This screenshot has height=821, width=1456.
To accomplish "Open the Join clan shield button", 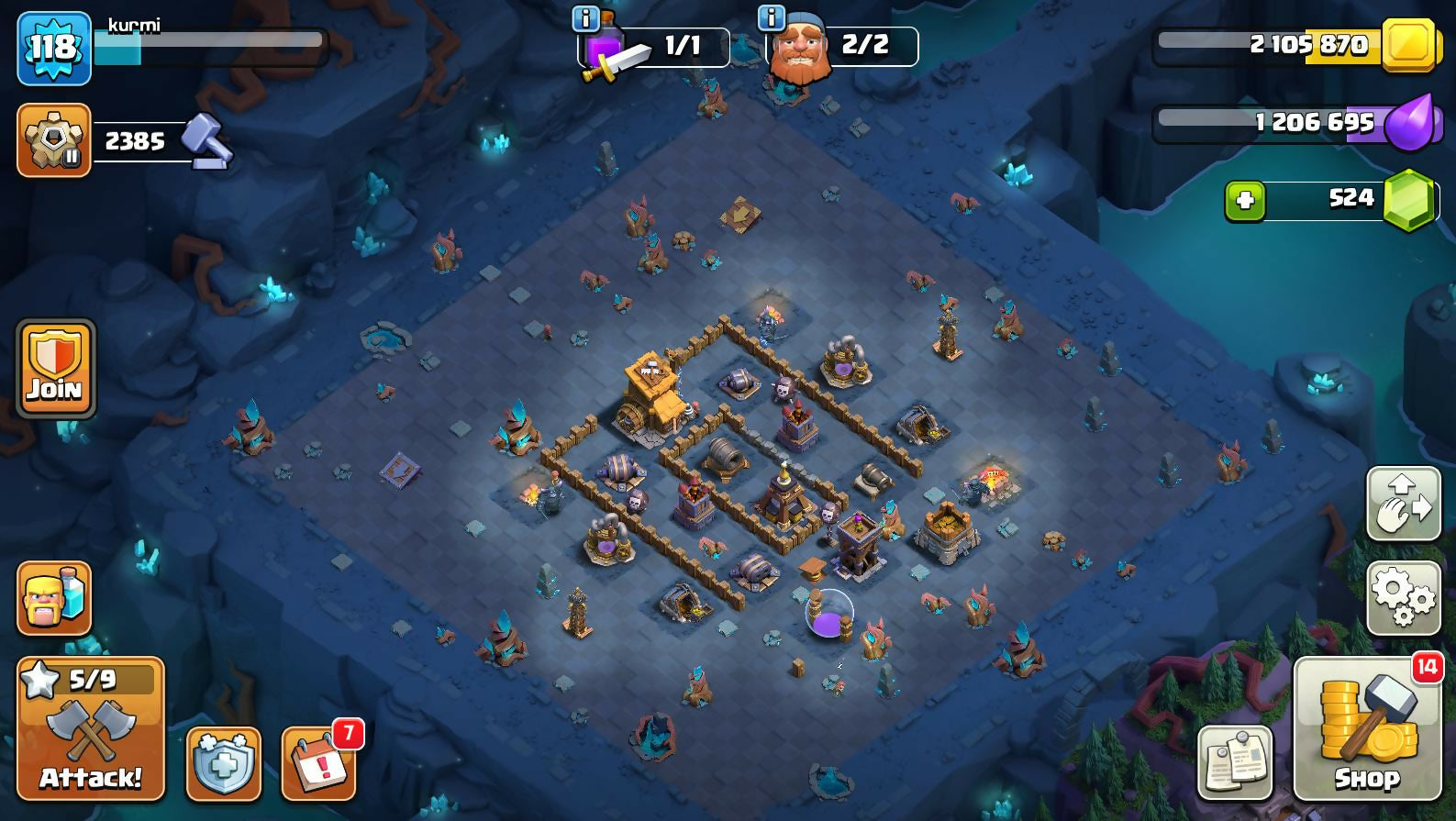I will [55, 369].
